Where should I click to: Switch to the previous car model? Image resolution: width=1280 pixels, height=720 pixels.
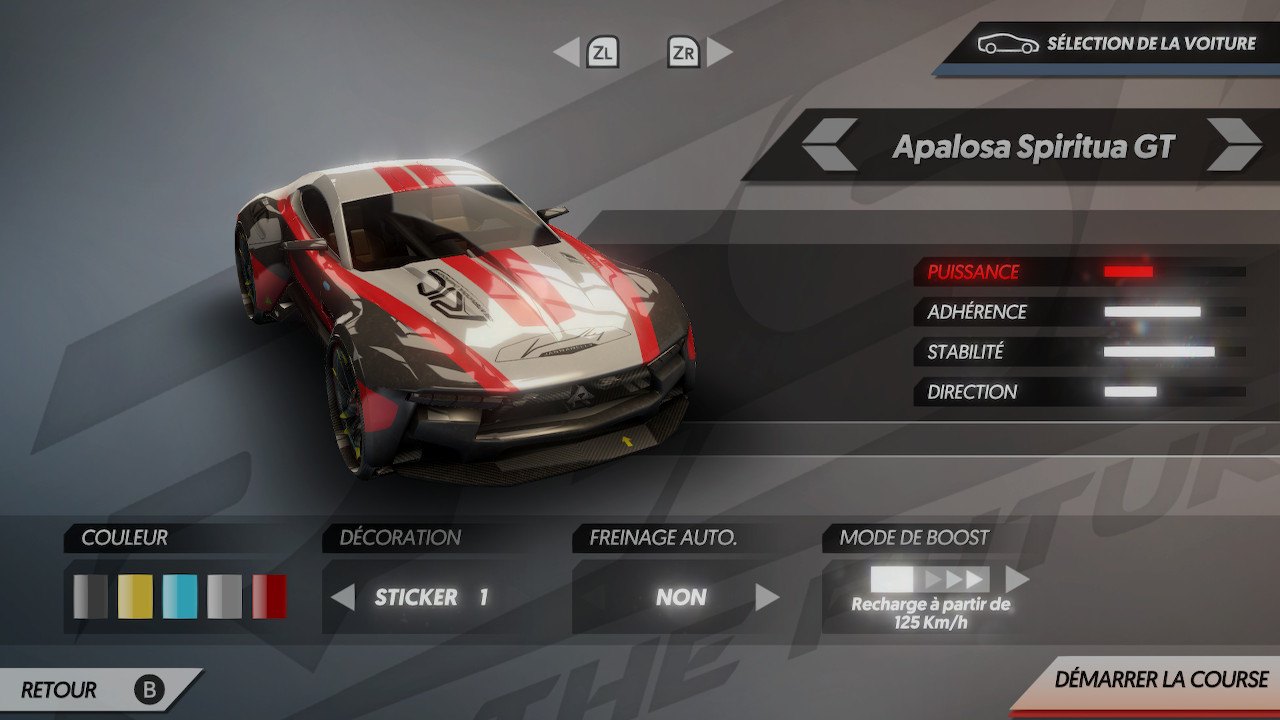point(829,145)
